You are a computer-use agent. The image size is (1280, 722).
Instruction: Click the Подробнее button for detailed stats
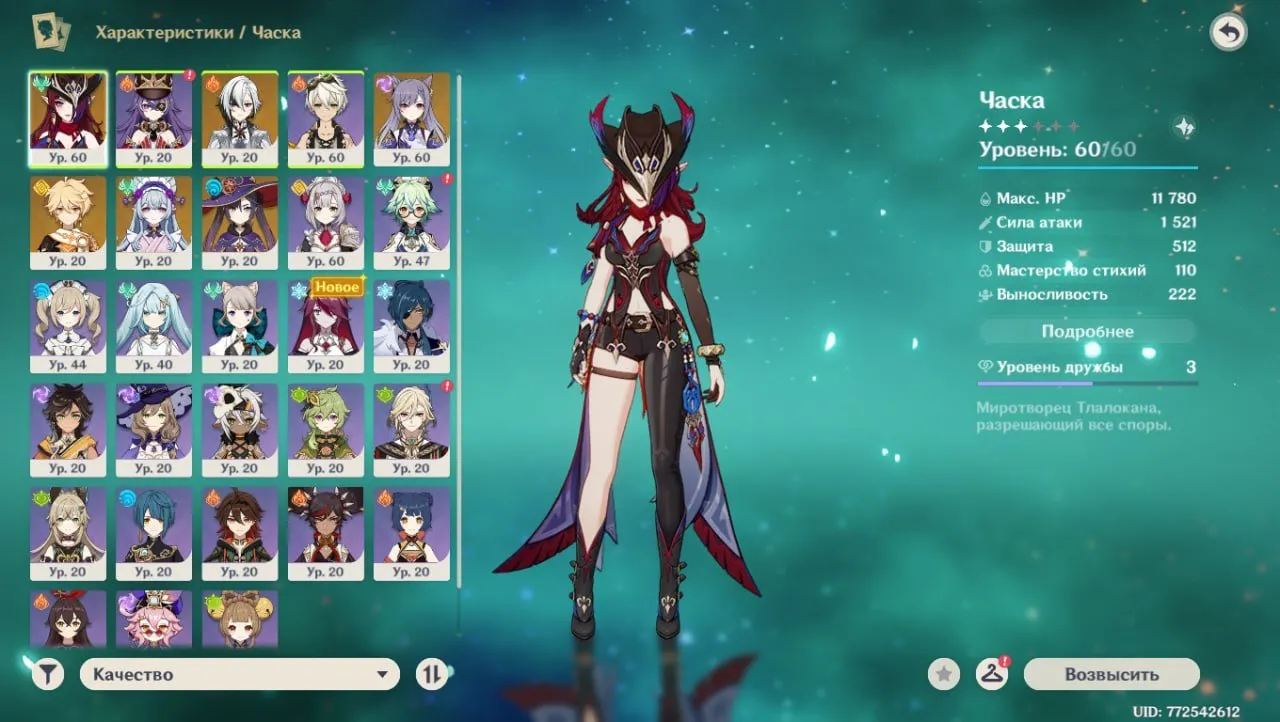coord(1087,331)
